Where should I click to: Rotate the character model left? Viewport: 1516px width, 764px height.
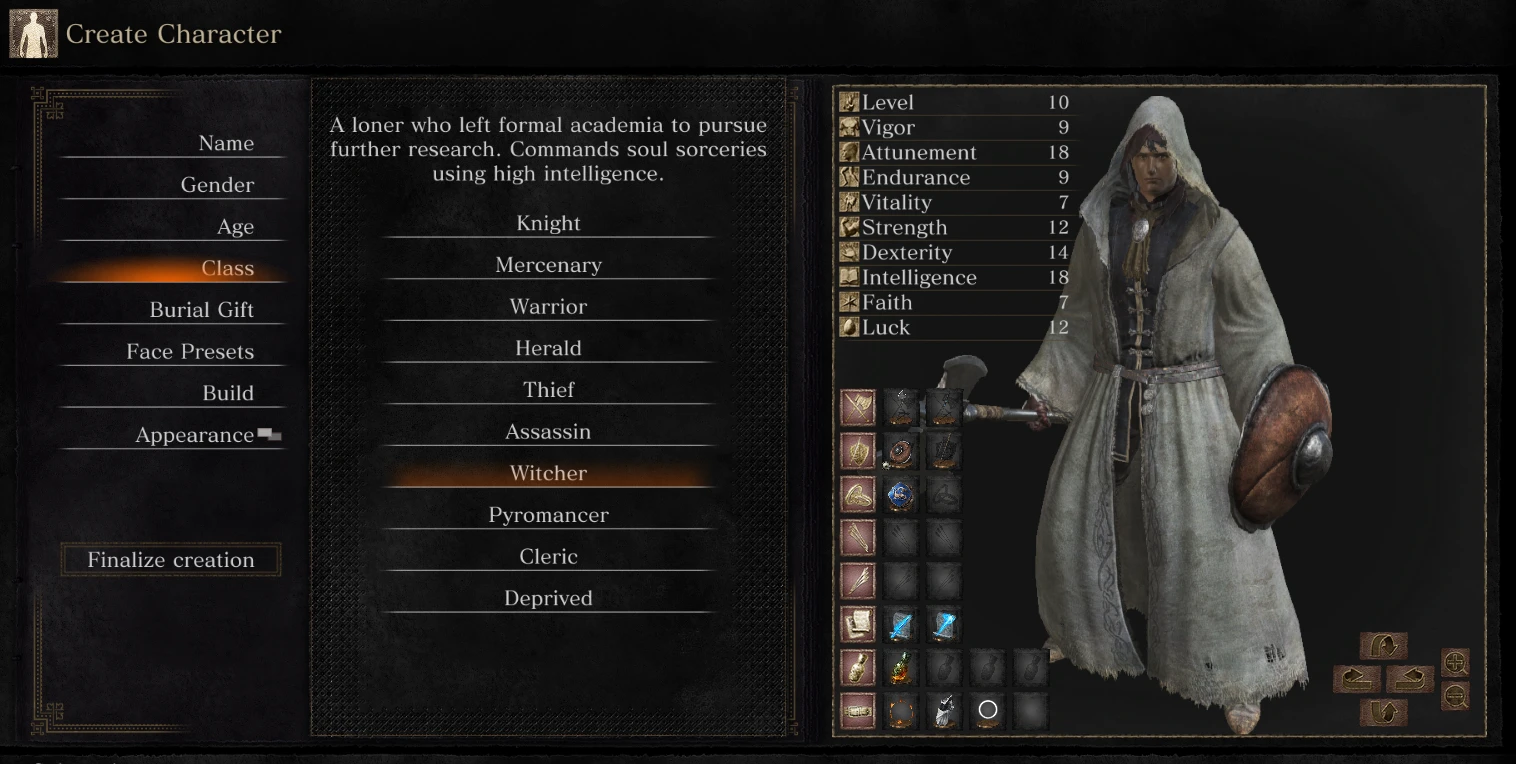[1360, 679]
